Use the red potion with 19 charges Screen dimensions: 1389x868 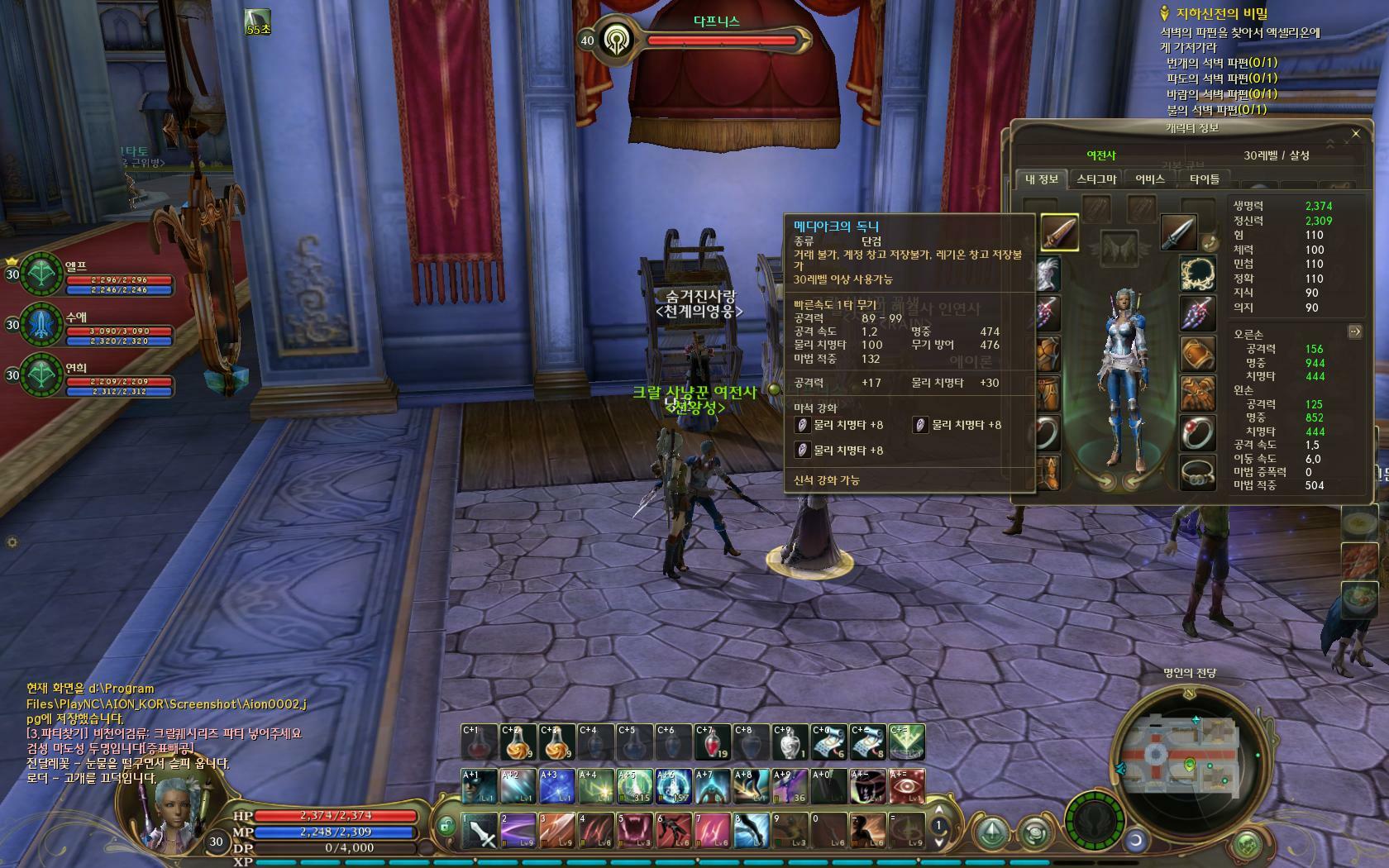coord(712,742)
